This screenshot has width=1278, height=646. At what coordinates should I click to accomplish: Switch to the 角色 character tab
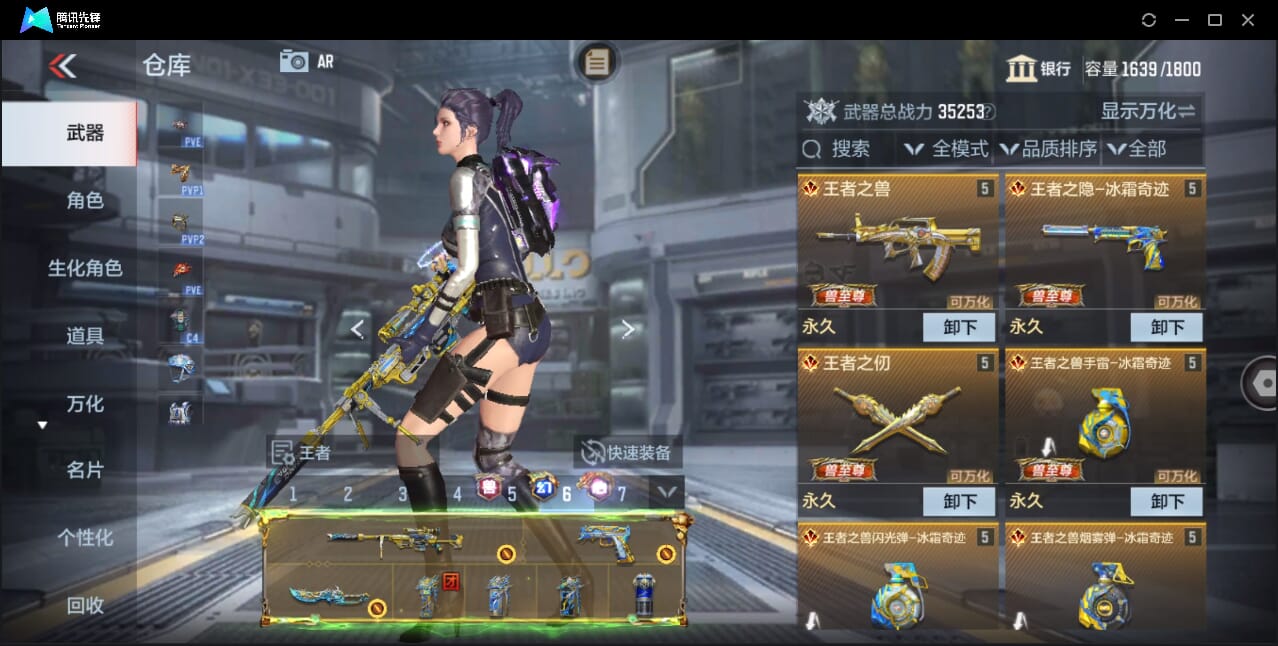(85, 201)
